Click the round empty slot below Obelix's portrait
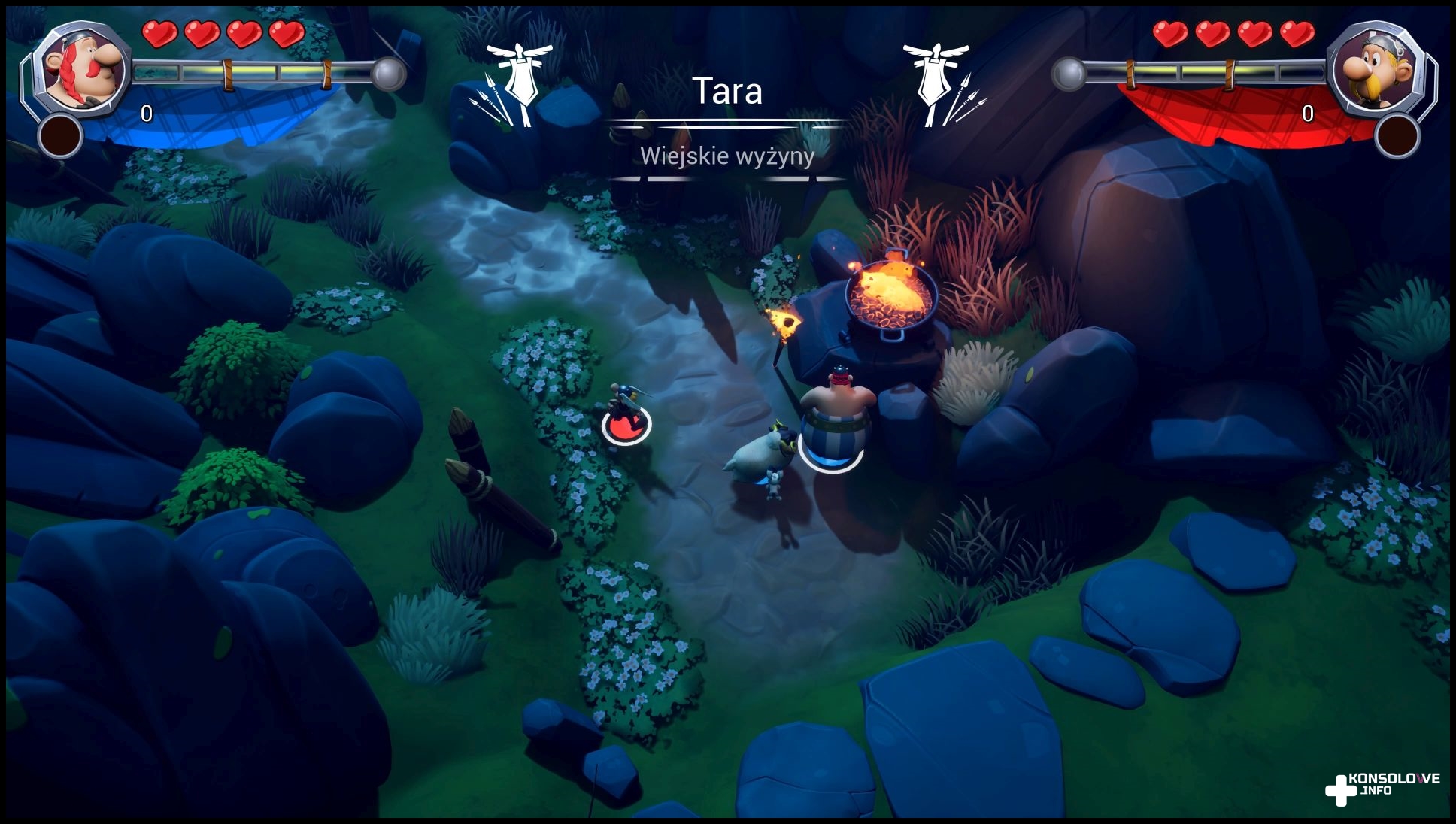The width and height of the screenshot is (1456, 824). click(x=60, y=136)
